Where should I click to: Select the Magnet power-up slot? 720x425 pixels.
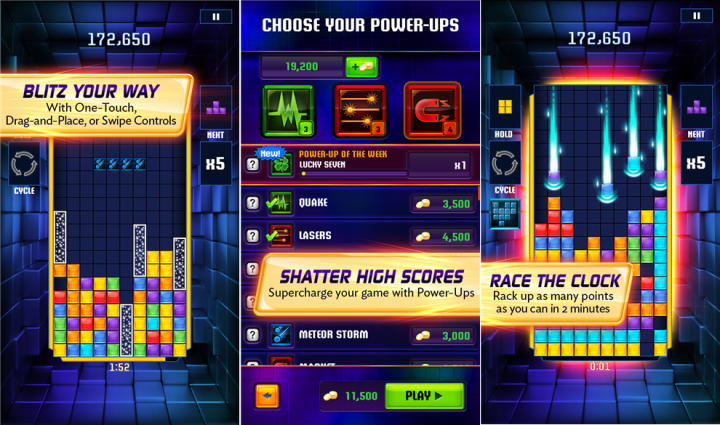432,110
